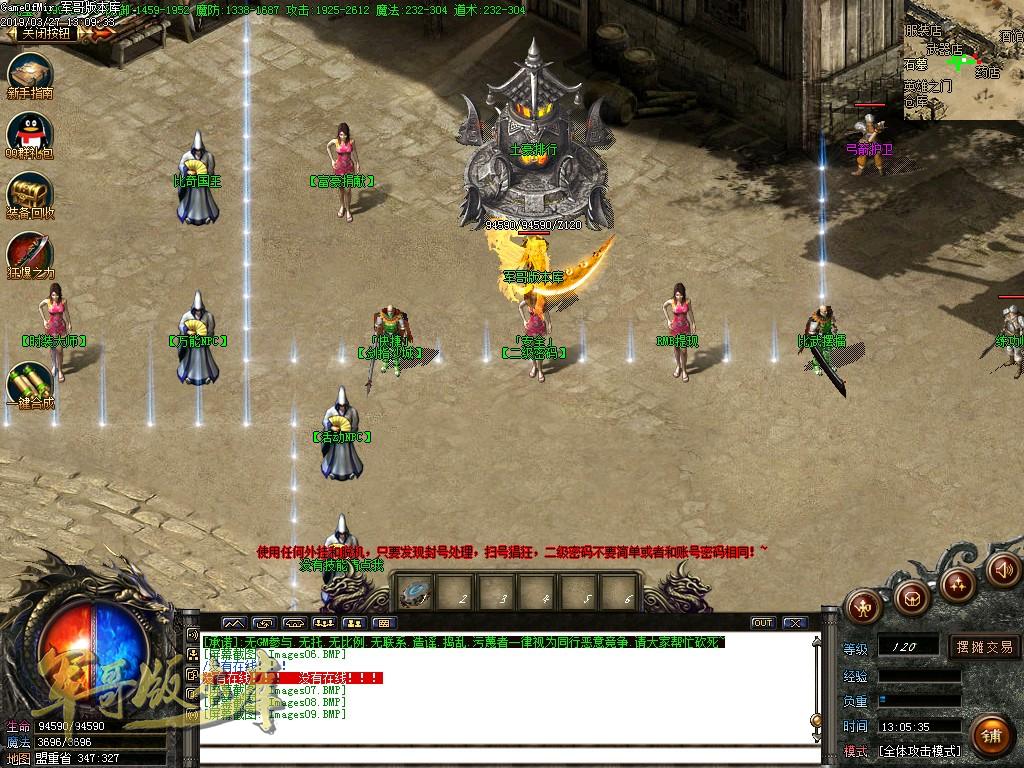Click the chat scrollbar down arrow
Screen dimensions: 1024x768
coord(818,738)
